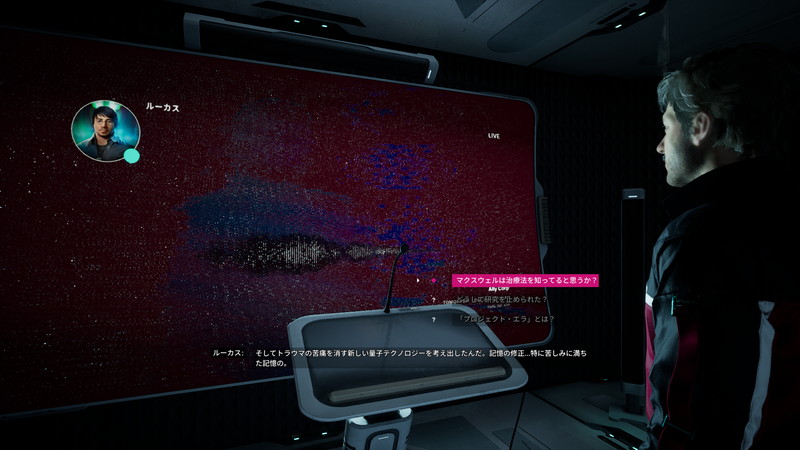Select the 「プロジェクト・エラ」とは？ question

[x=504, y=319]
